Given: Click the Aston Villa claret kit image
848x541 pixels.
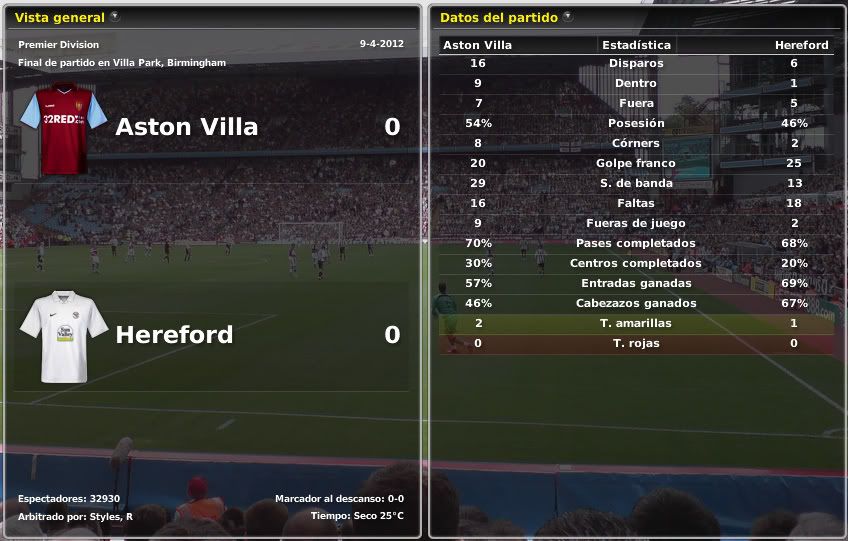Looking at the screenshot, I should click(x=64, y=128).
